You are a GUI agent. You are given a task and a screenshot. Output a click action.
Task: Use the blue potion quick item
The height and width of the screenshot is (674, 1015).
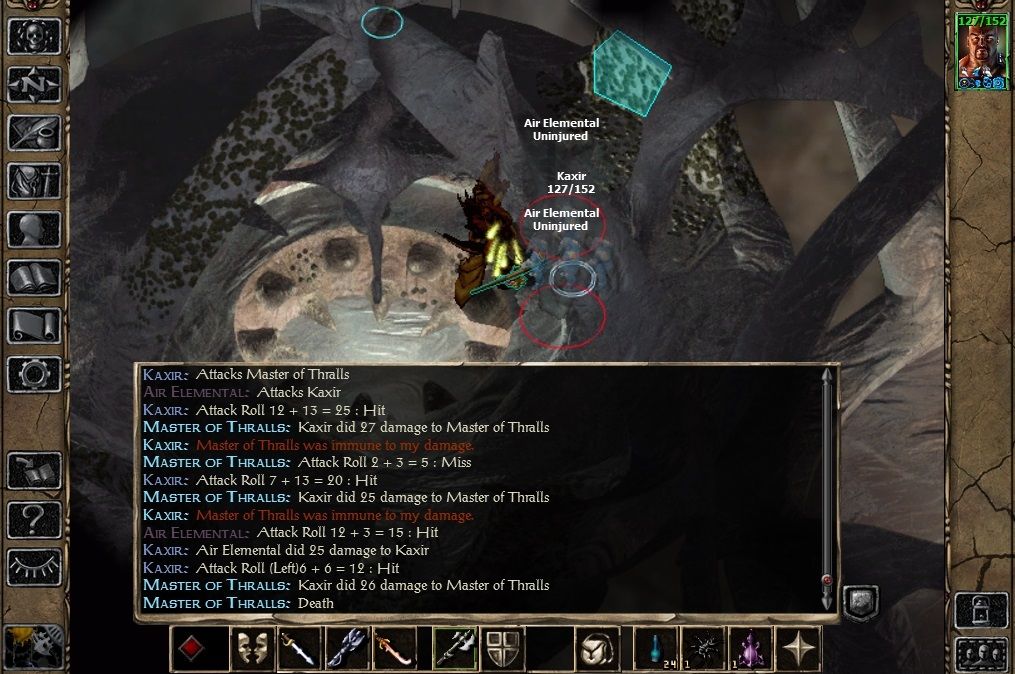pyautogui.click(x=656, y=649)
